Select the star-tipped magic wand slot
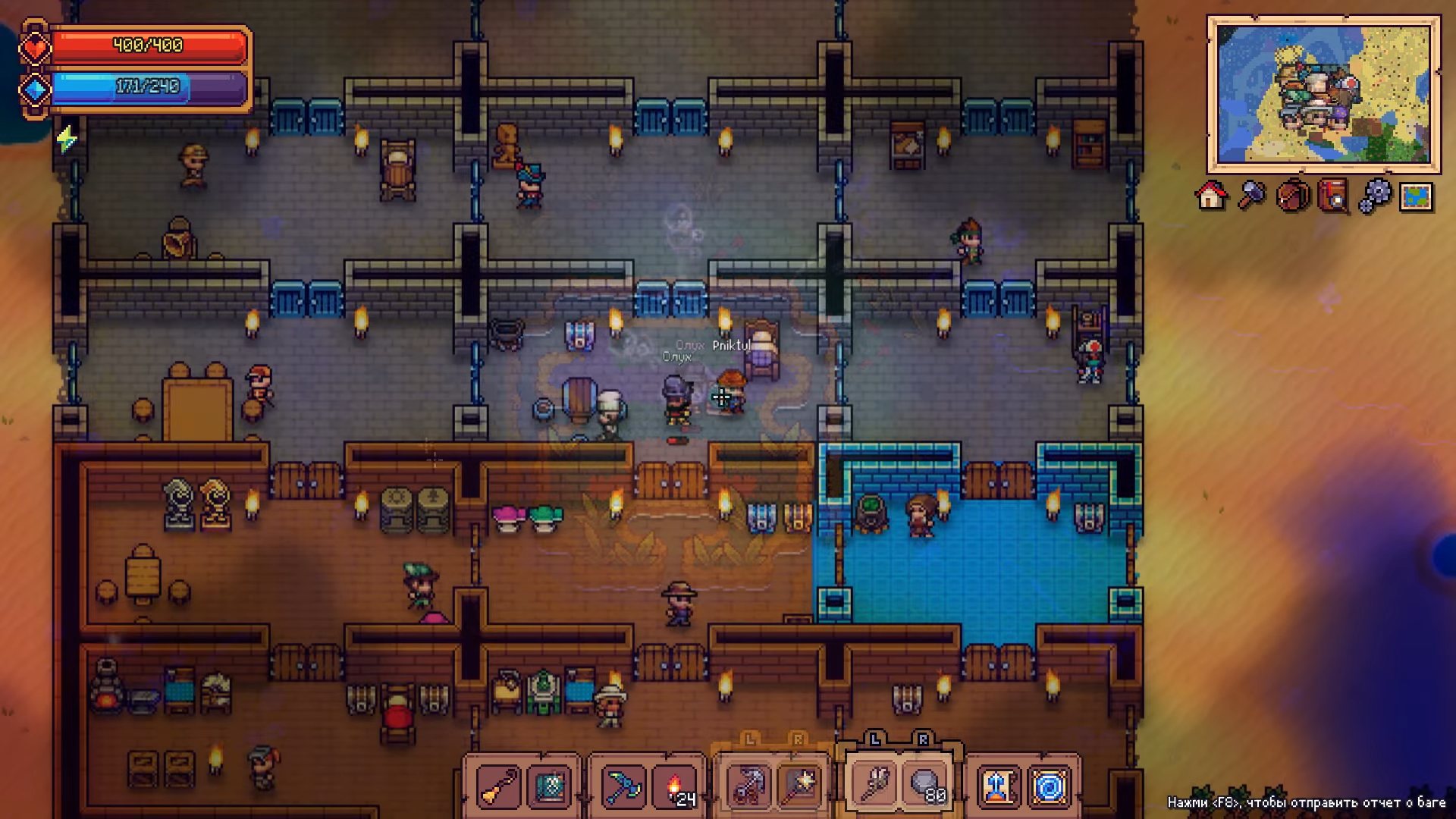 click(799, 787)
